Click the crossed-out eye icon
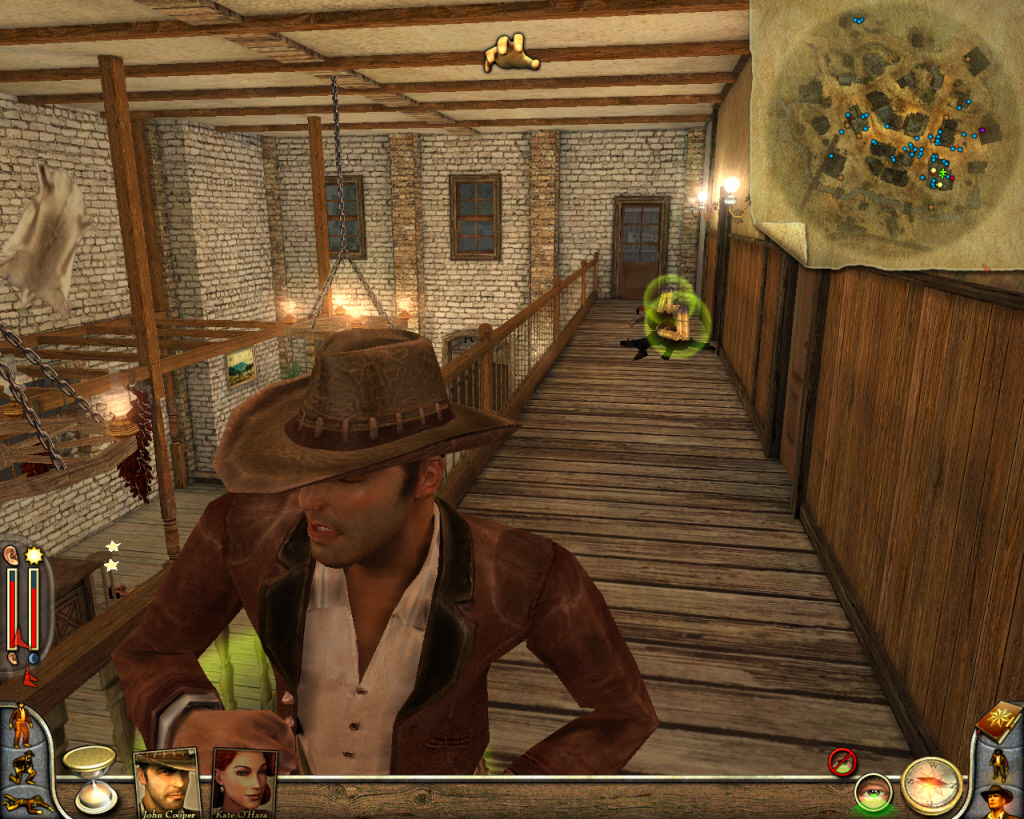Image resolution: width=1024 pixels, height=819 pixels. pos(842,762)
